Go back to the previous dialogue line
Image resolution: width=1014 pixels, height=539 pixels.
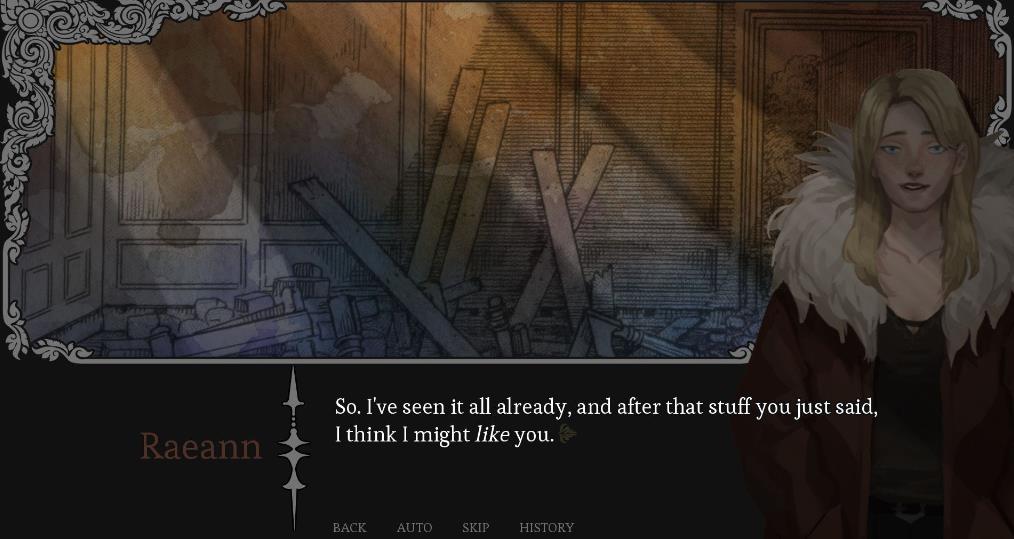349,527
